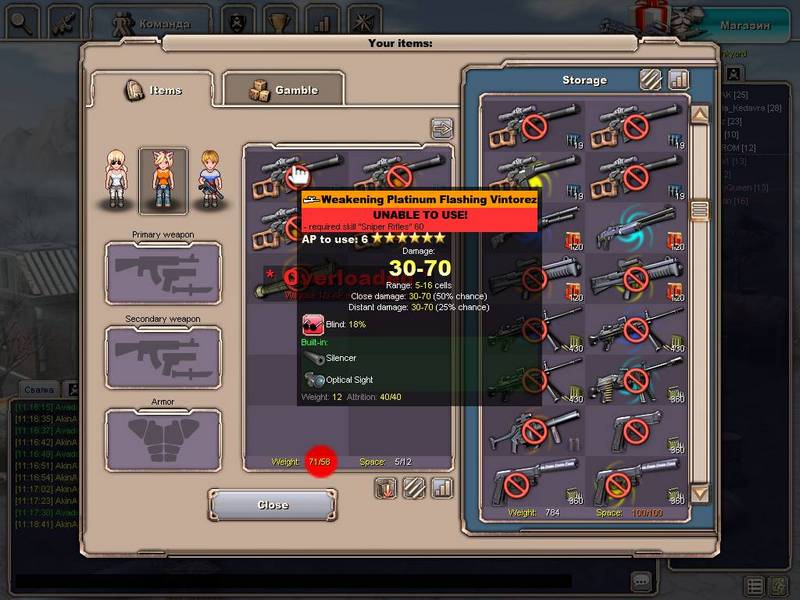Screen dimensions: 800x600
Task: Click the empty Primary weapon slot
Action: click(163, 272)
